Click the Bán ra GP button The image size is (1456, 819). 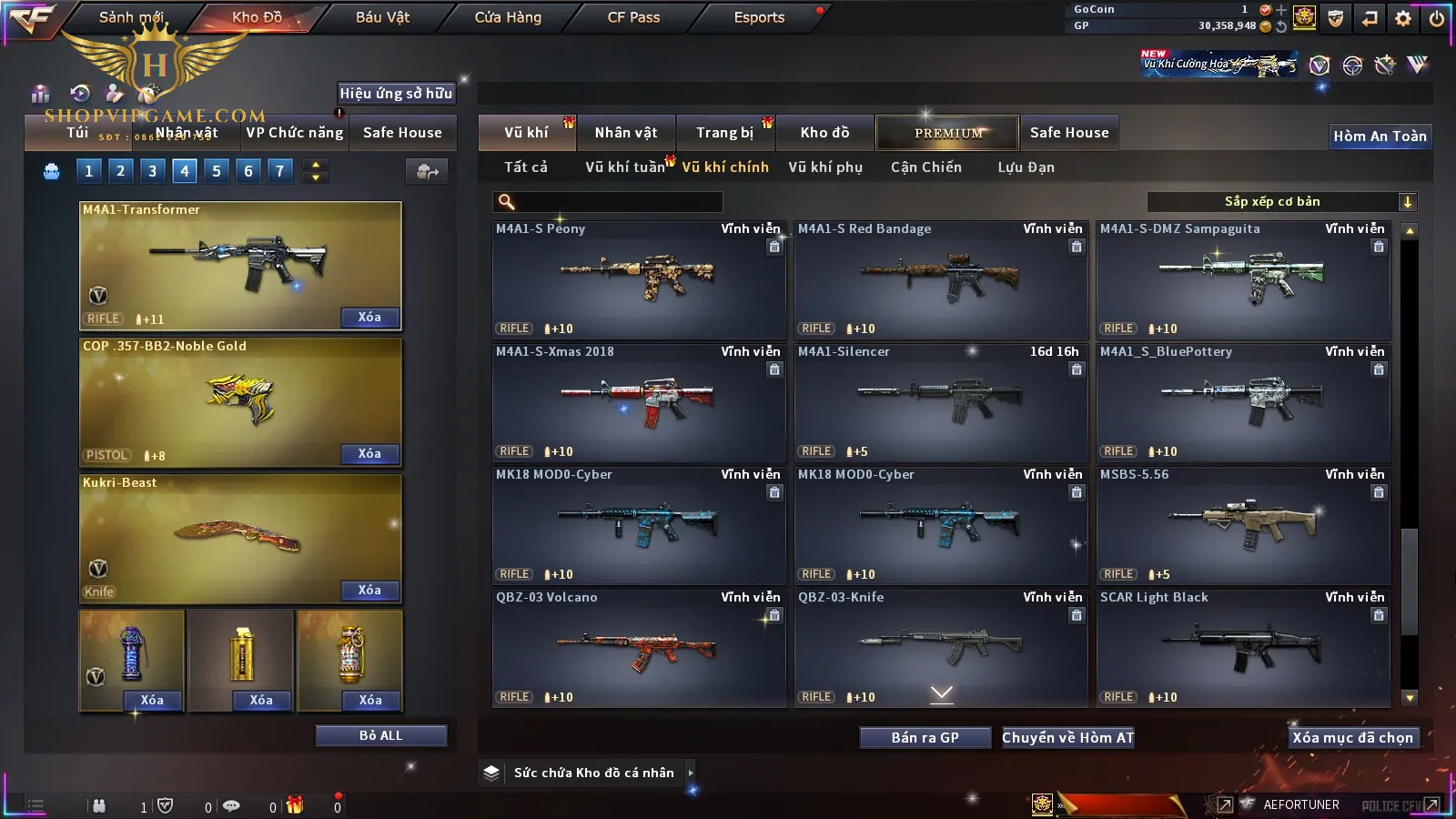coord(925,738)
